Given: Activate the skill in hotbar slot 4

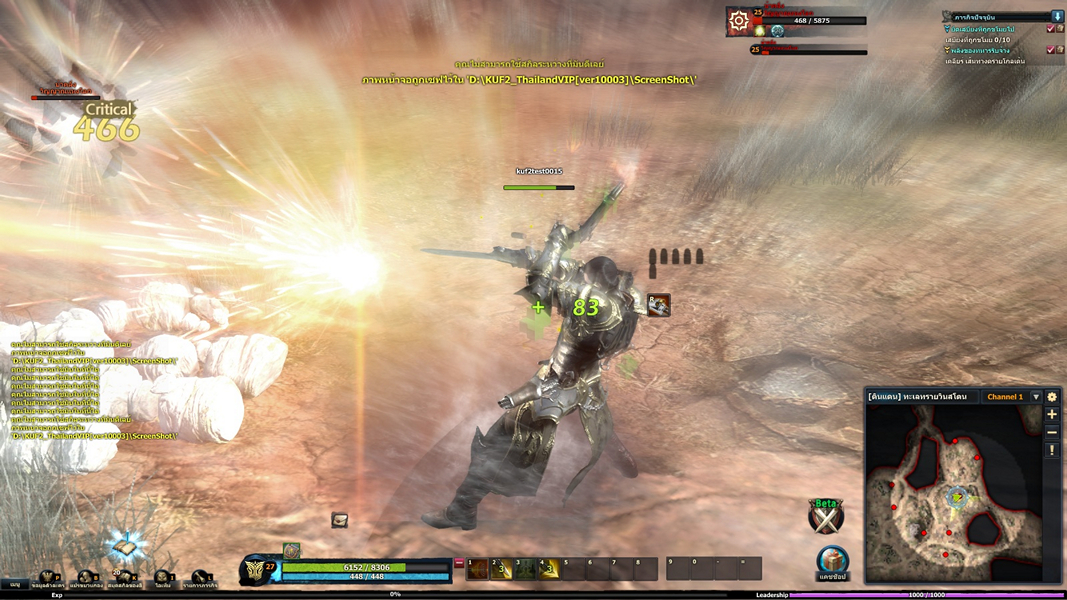Looking at the screenshot, I should pyautogui.click(x=549, y=569).
